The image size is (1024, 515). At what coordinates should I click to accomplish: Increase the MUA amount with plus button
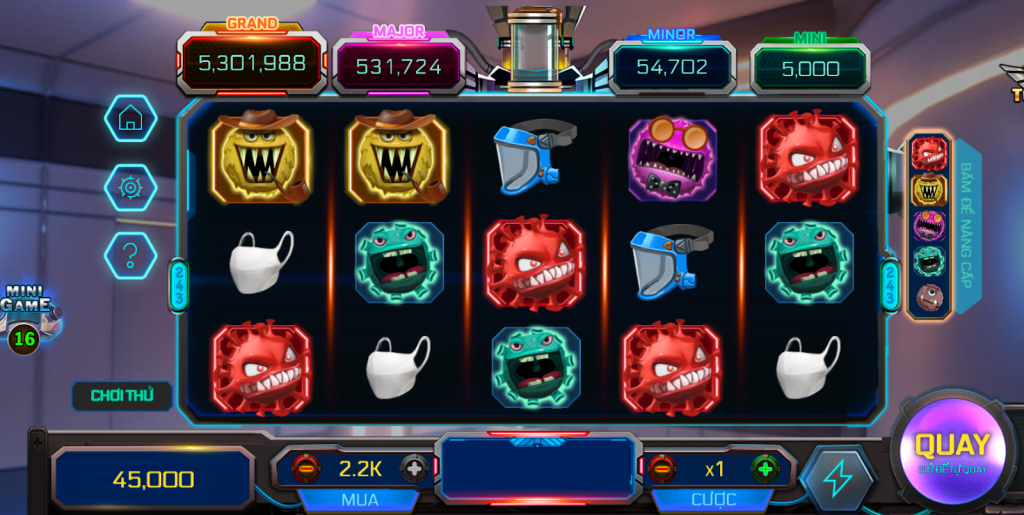(x=413, y=467)
